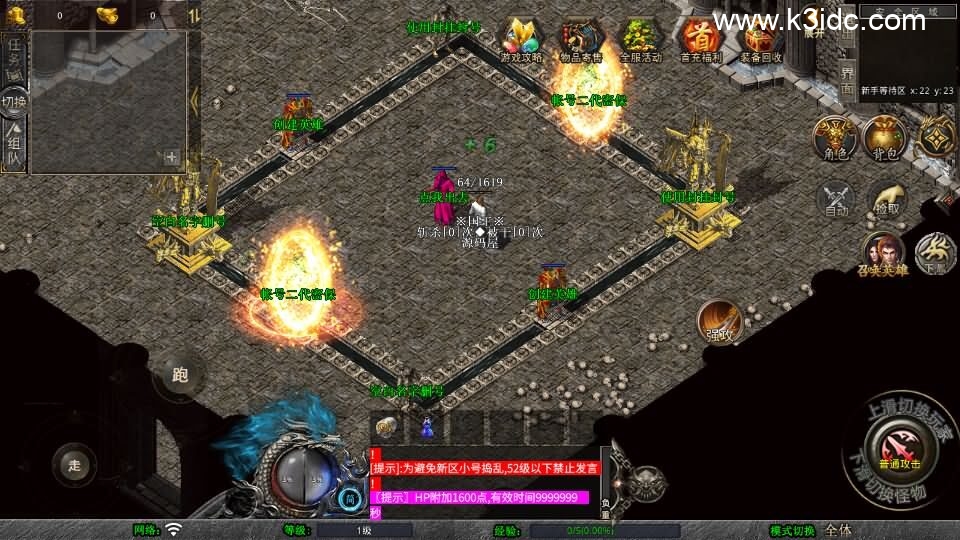Toggle the 自动 auto-battle crossed swords button
Screen dimensions: 960x540
pos(836,199)
